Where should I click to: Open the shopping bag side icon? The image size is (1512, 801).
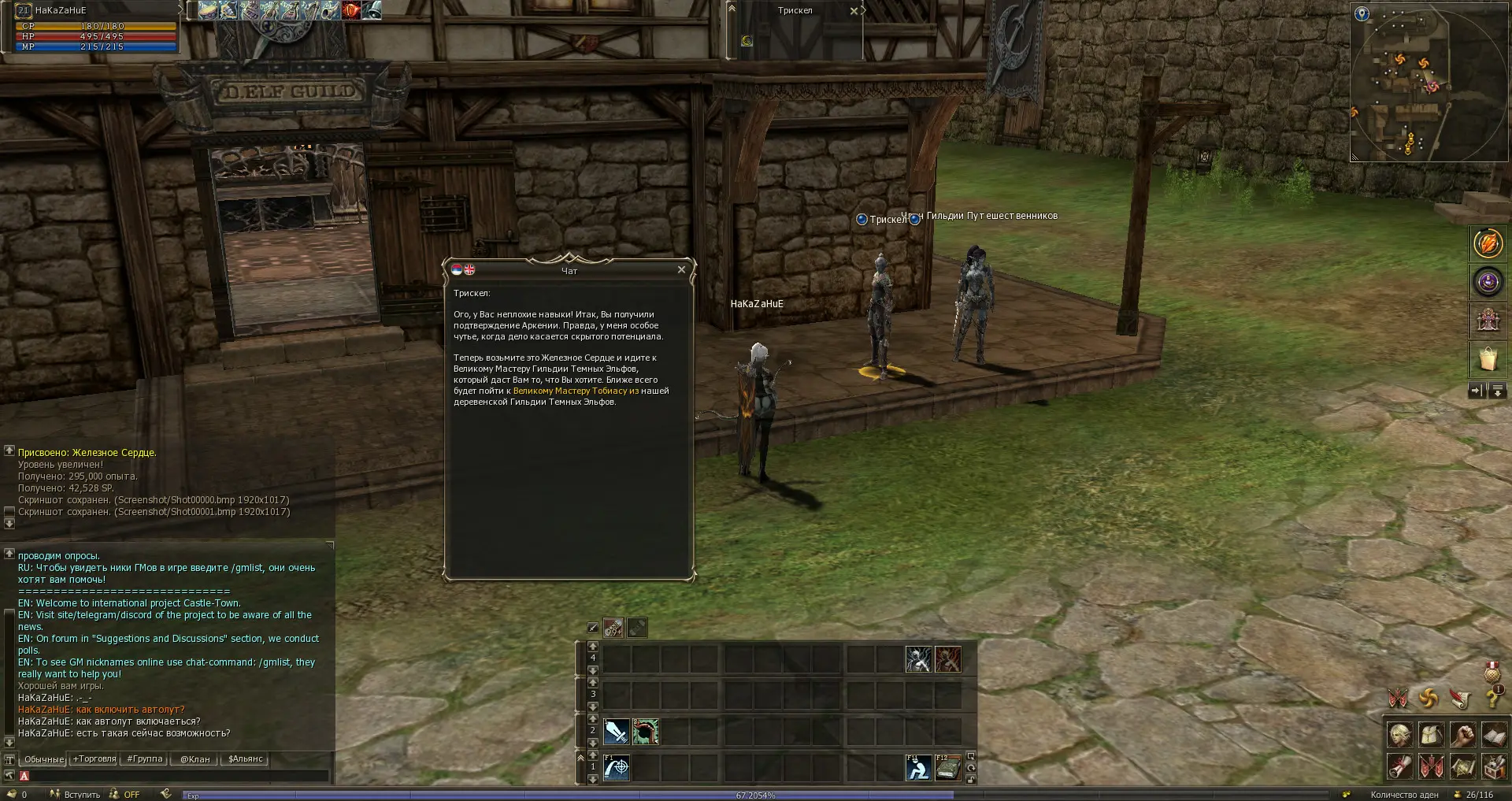(1488, 359)
